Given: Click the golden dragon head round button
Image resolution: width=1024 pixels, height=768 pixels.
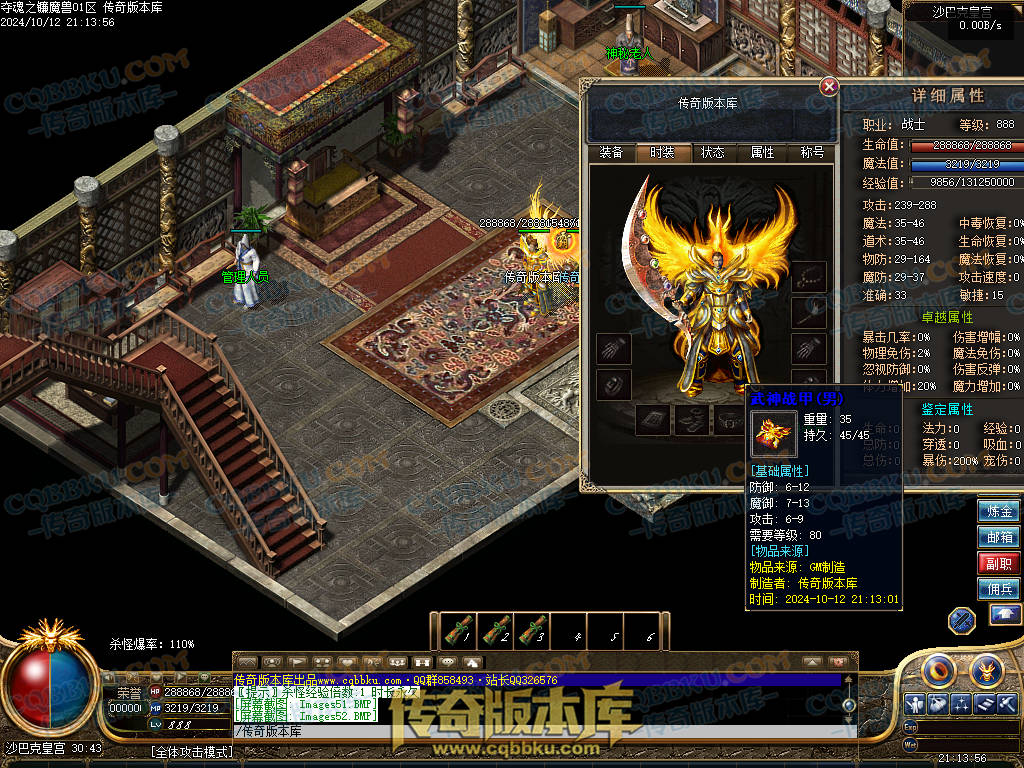Looking at the screenshot, I should tap(986, 668).
